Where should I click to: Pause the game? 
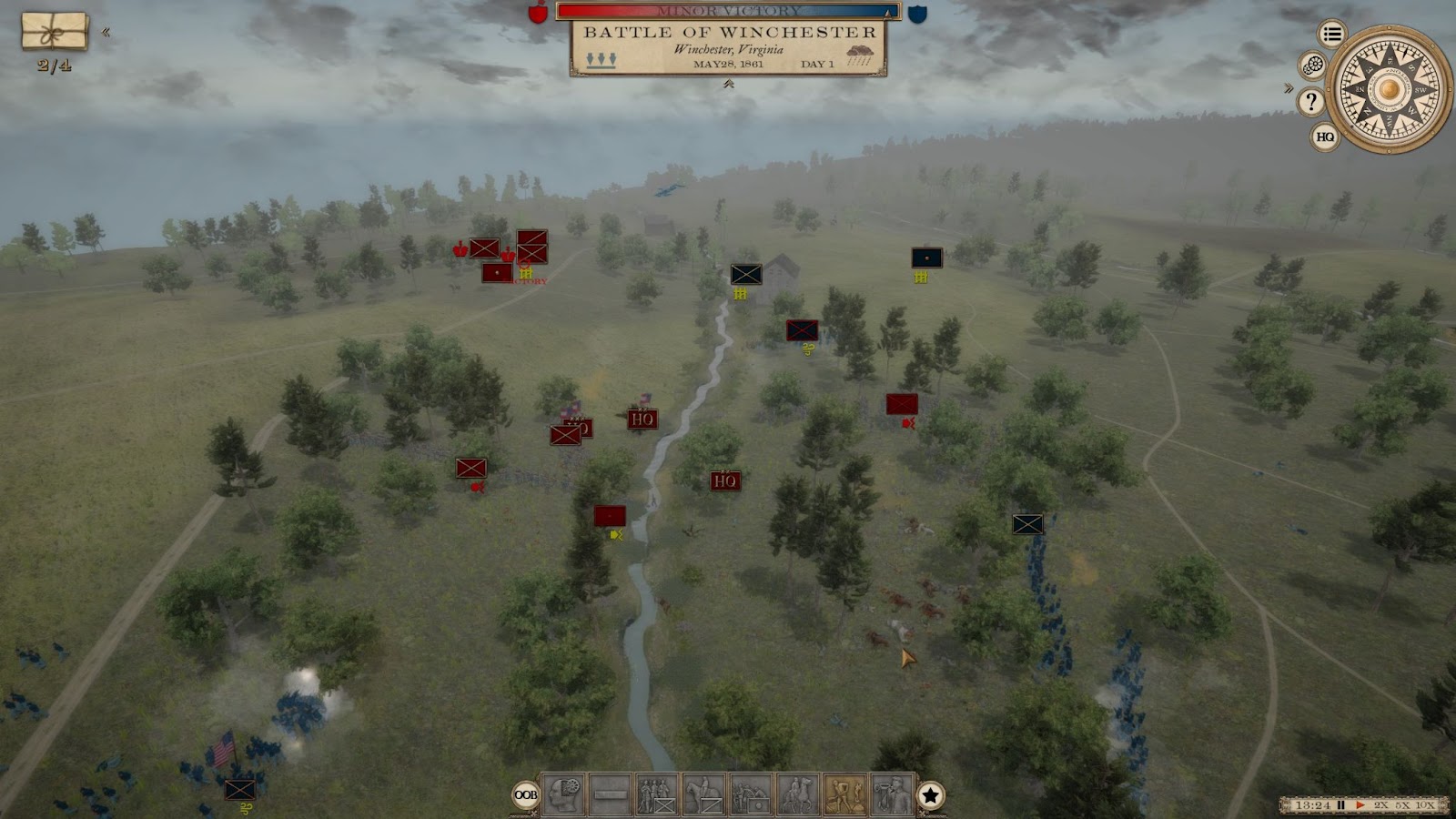click(1340, 805)
